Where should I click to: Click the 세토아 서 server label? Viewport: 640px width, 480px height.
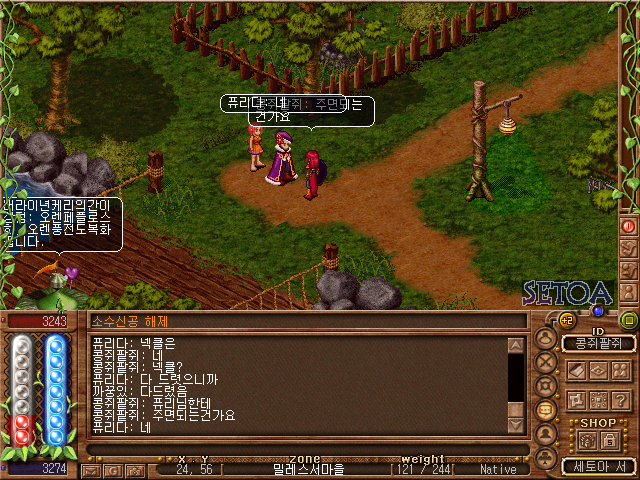(598, 466)
